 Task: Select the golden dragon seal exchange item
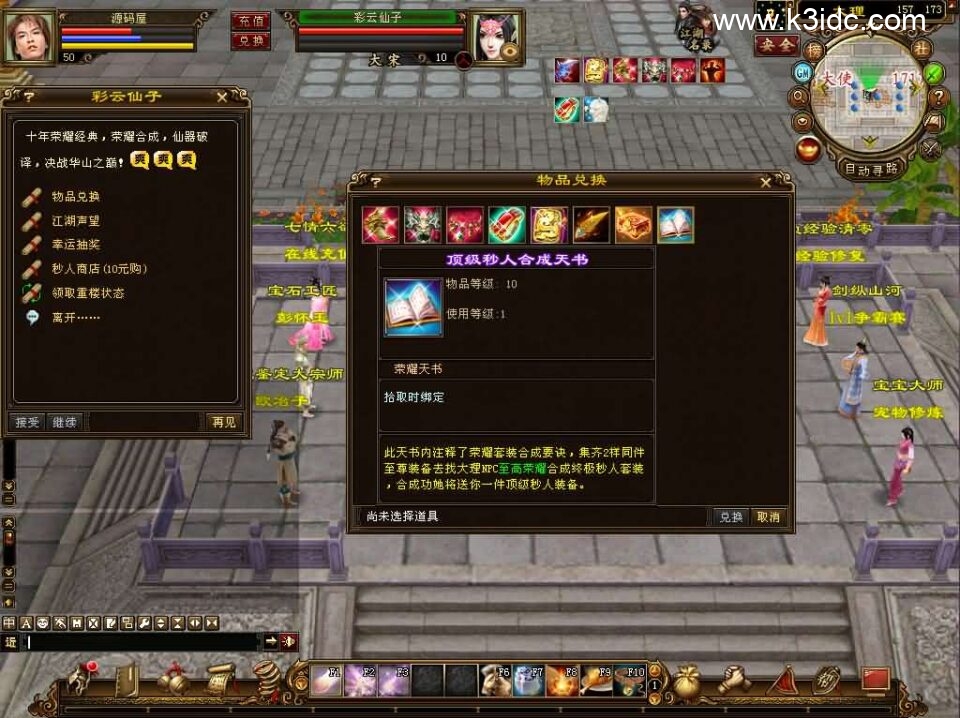pos(549,225)
